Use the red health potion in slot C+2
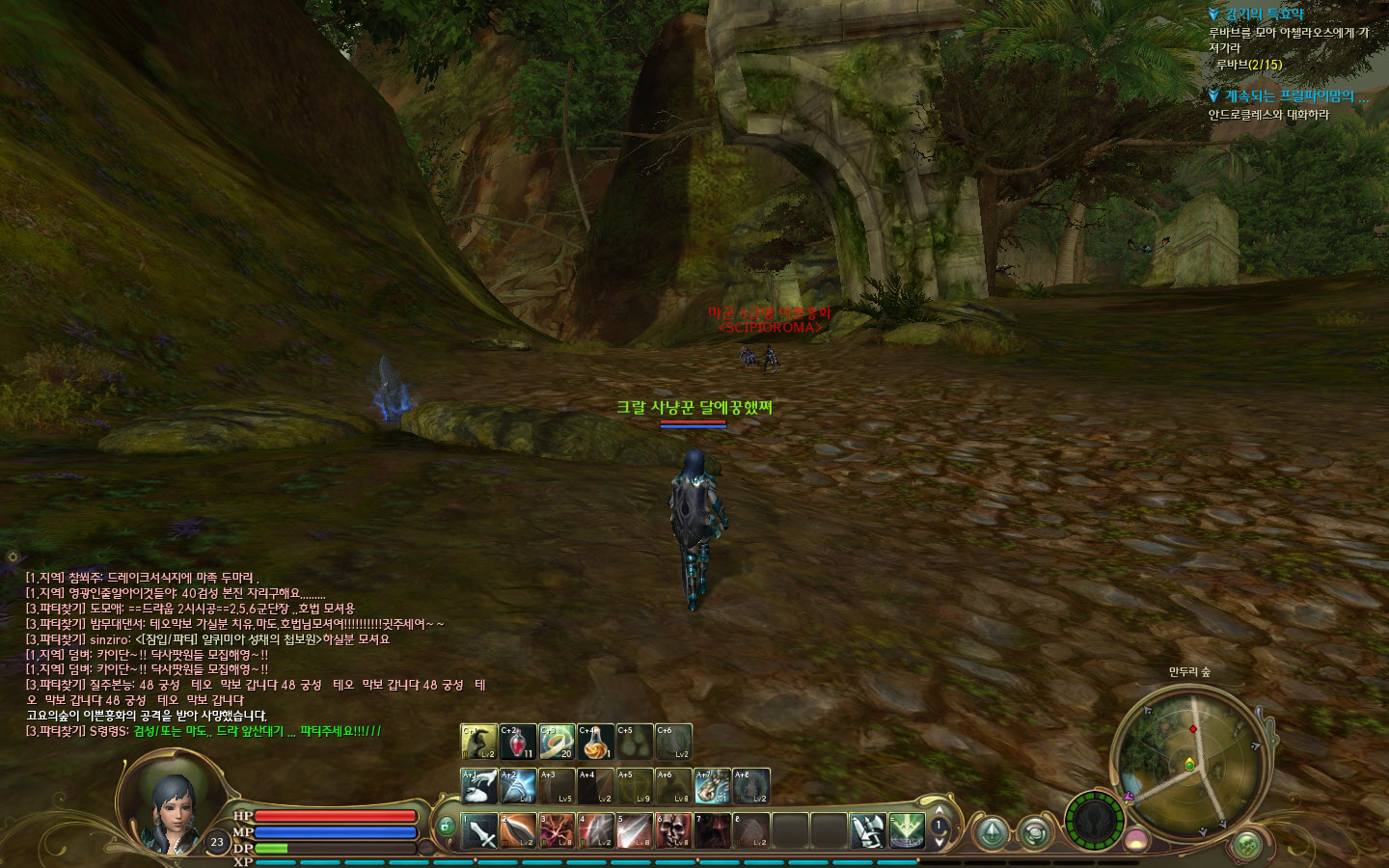 [x=518, y=742]
